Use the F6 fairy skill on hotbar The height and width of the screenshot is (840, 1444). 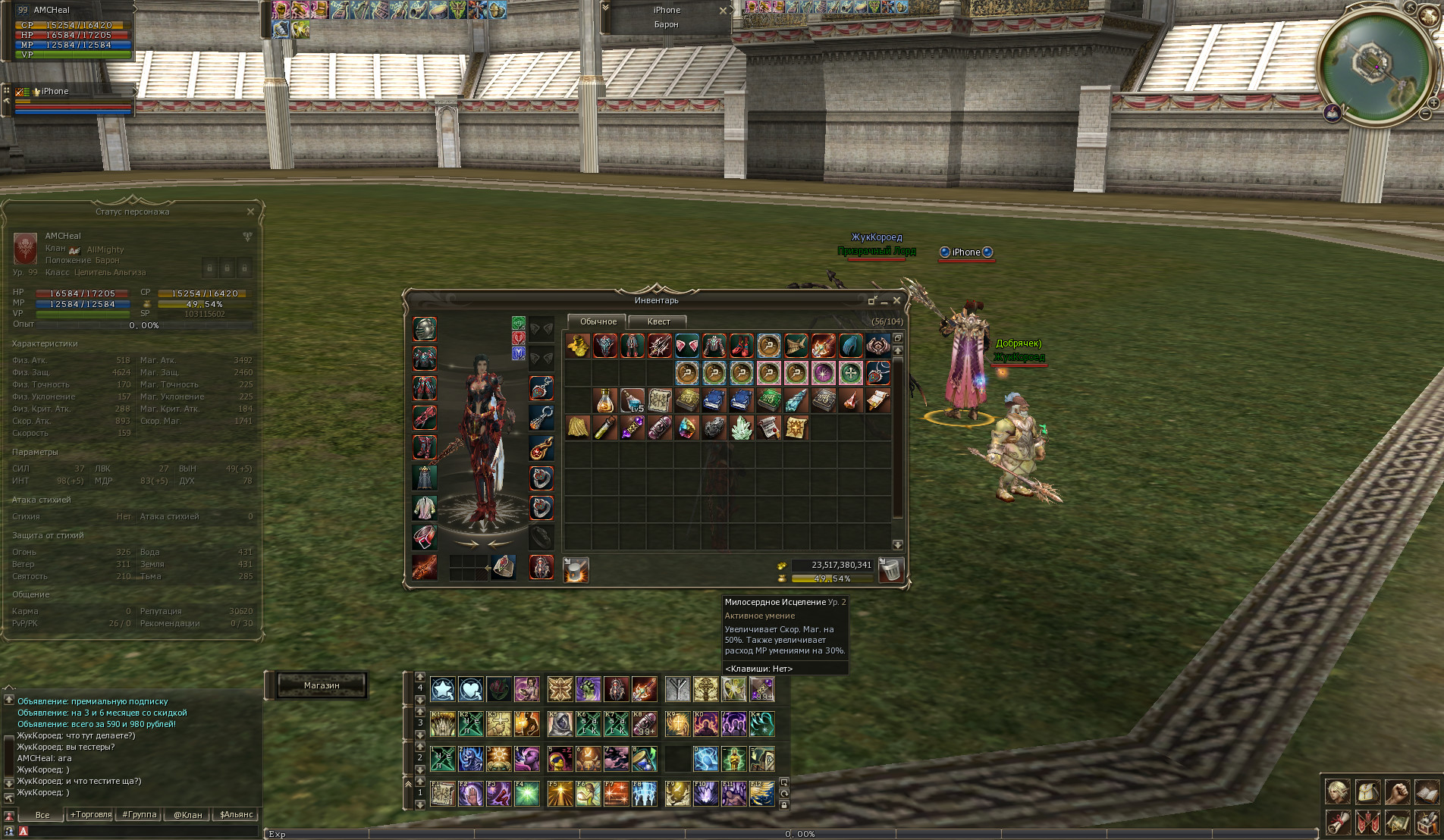pyautogui.click(x=588, y=794)
